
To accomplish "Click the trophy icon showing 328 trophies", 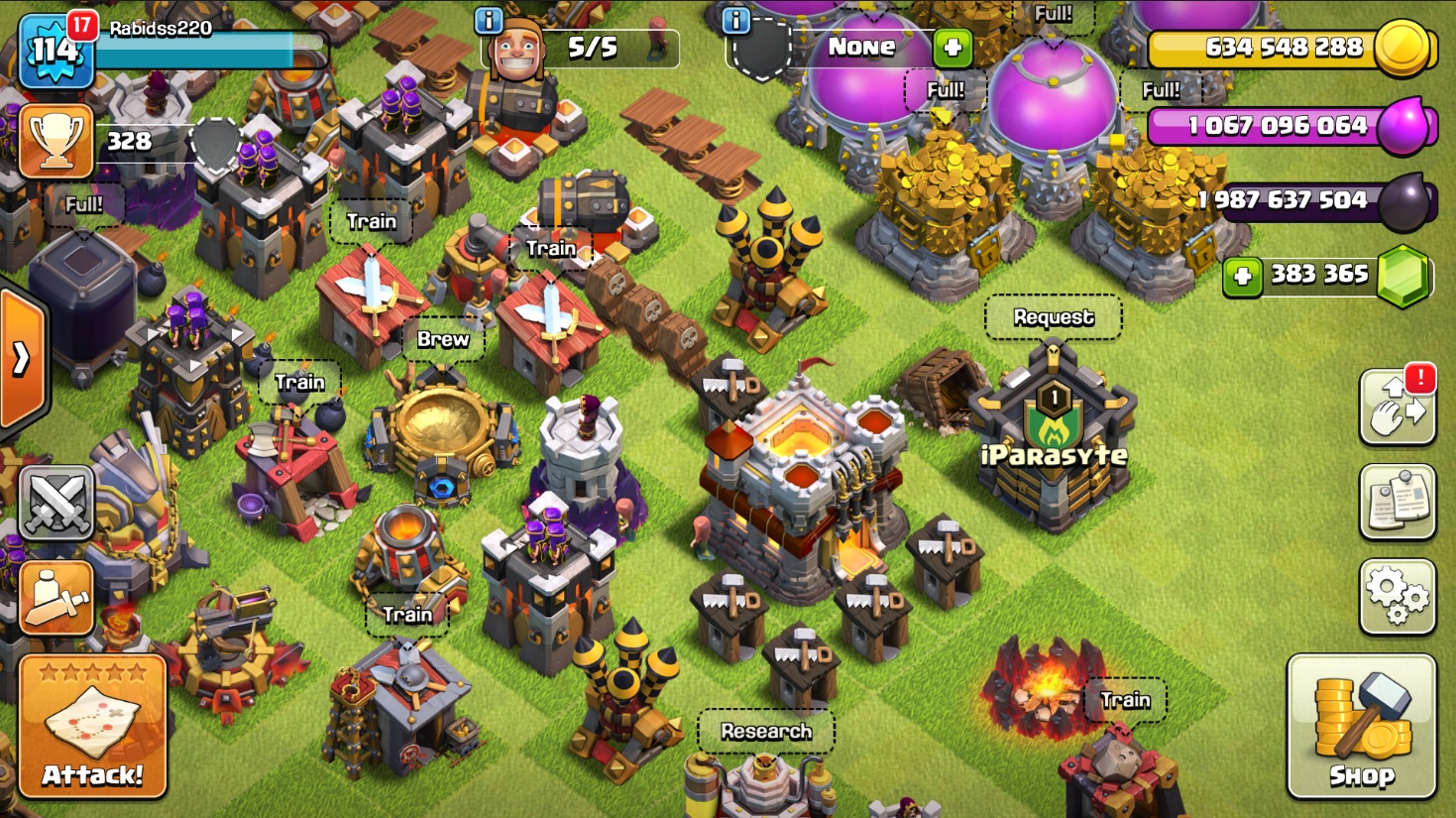I will tap(56, 141).
